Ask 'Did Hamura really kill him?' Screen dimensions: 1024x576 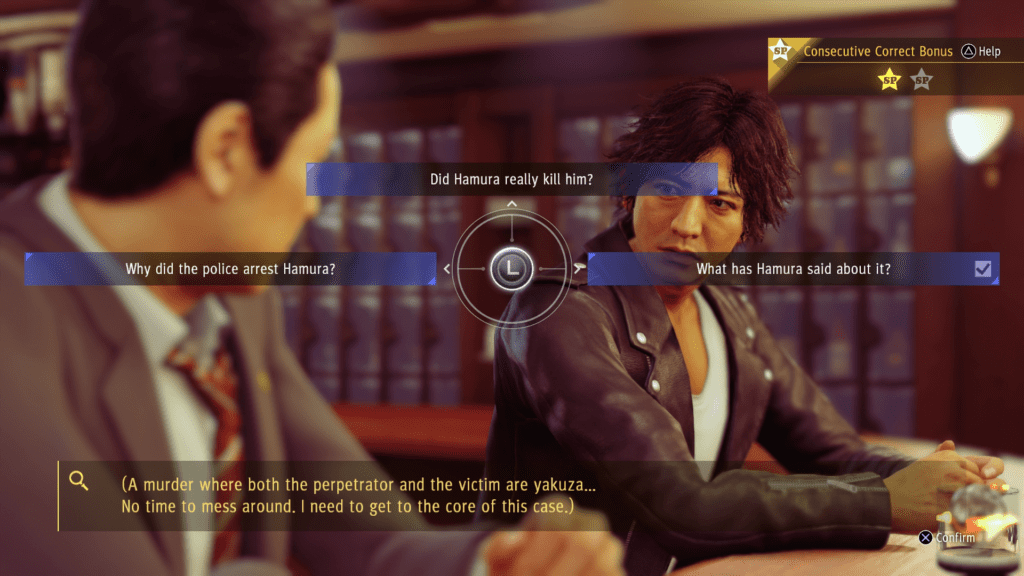coord(511,180)
